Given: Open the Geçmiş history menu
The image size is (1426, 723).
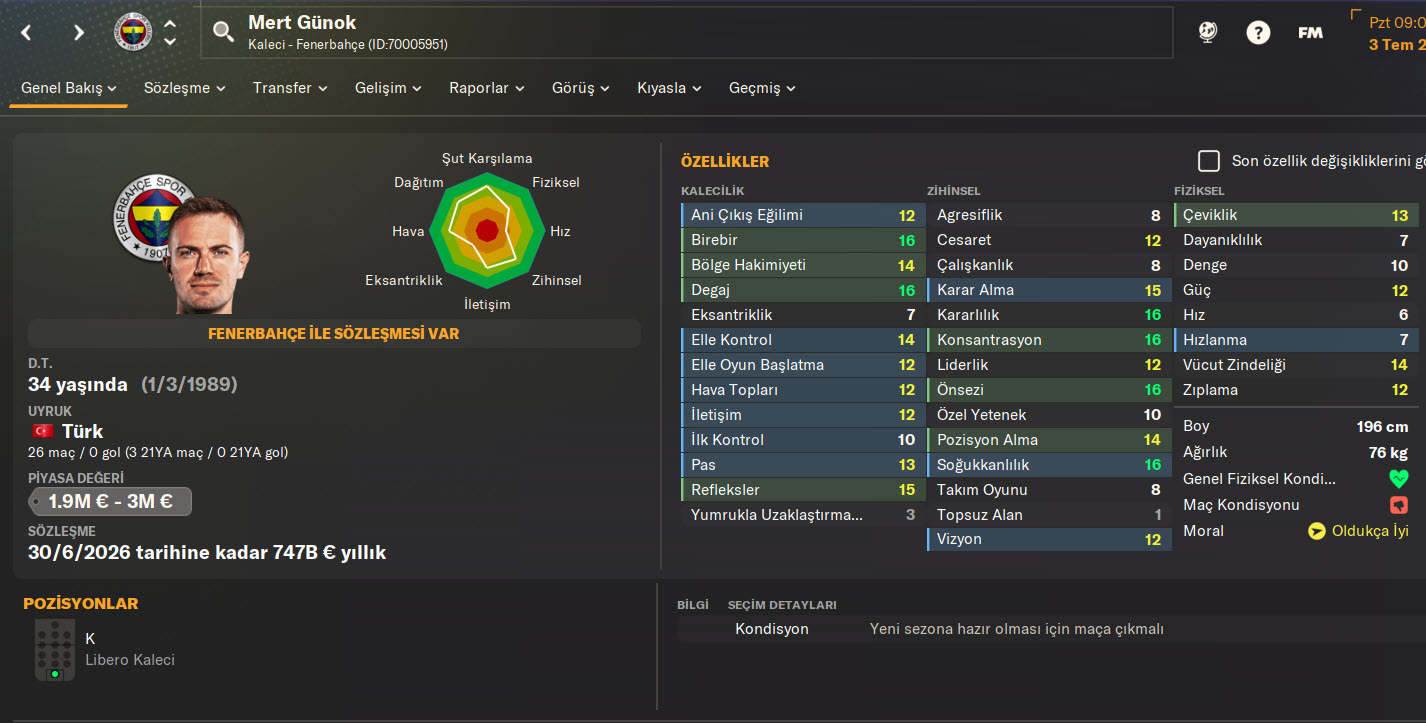Looking at the screenshot, I should click(762, 88).
